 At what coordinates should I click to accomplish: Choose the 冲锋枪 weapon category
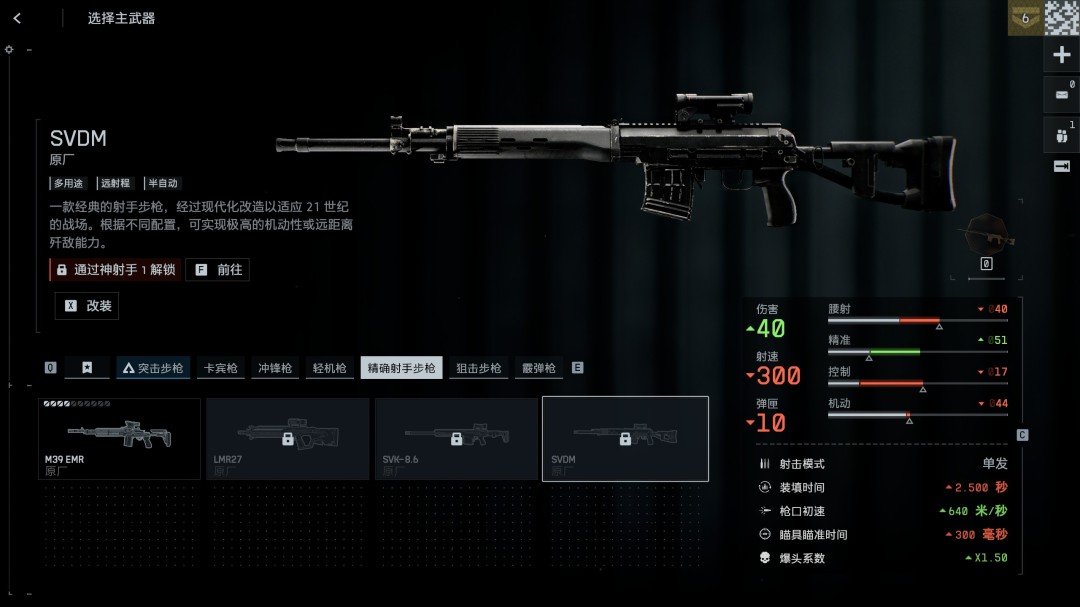(x=275, y=368)
